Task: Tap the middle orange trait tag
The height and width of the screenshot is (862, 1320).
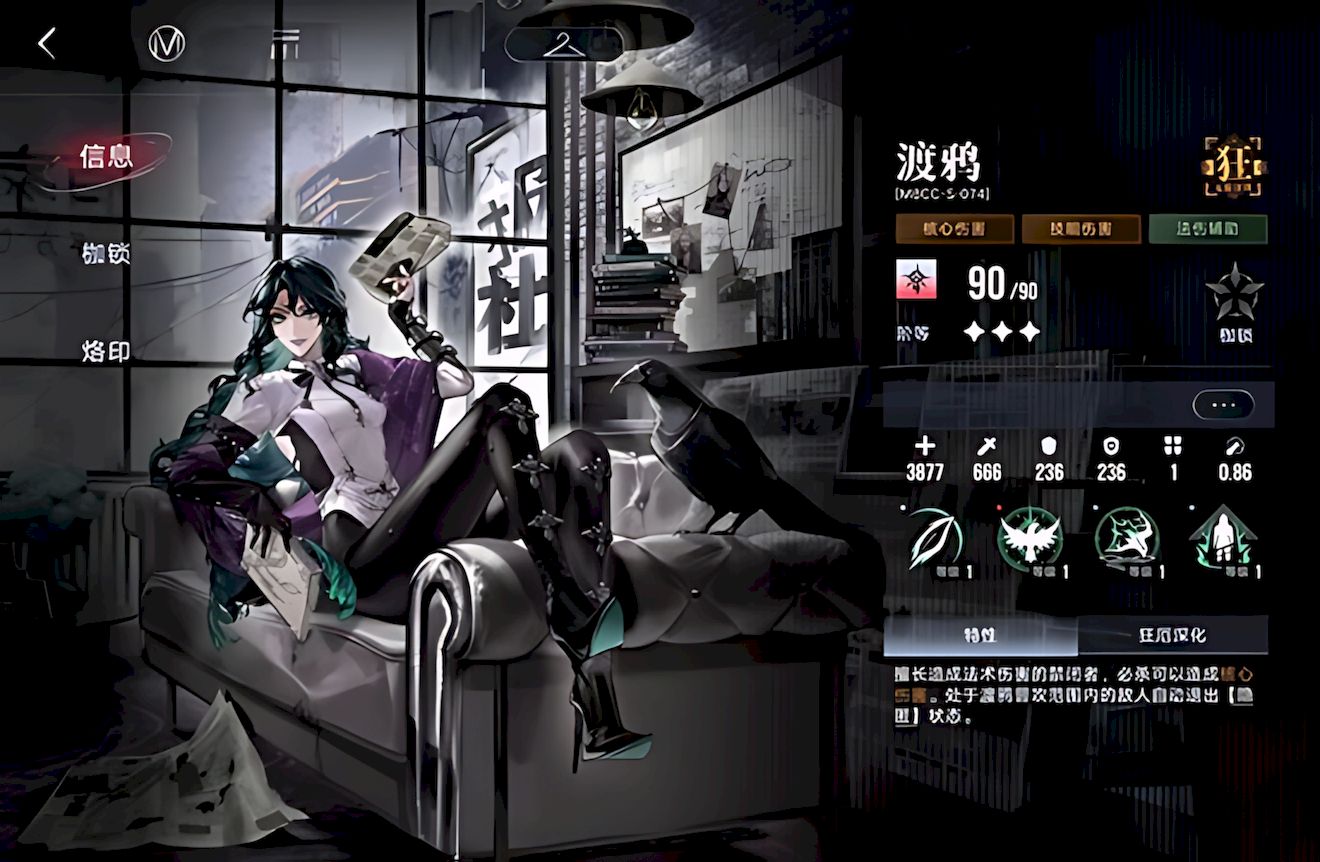Action: [x=1080, y=229]
